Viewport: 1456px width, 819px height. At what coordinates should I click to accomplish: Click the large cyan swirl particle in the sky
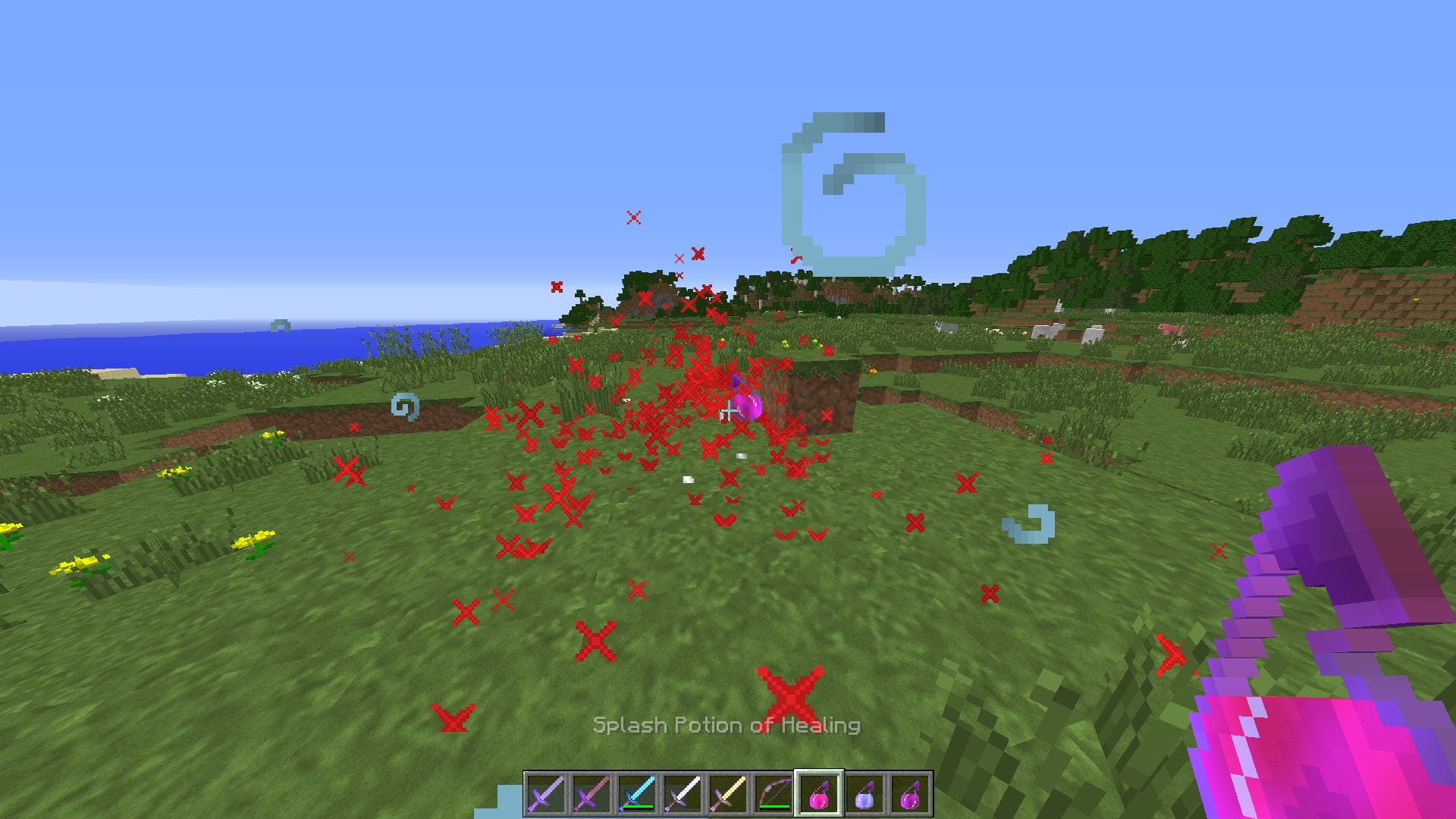(x=853, y=182)
